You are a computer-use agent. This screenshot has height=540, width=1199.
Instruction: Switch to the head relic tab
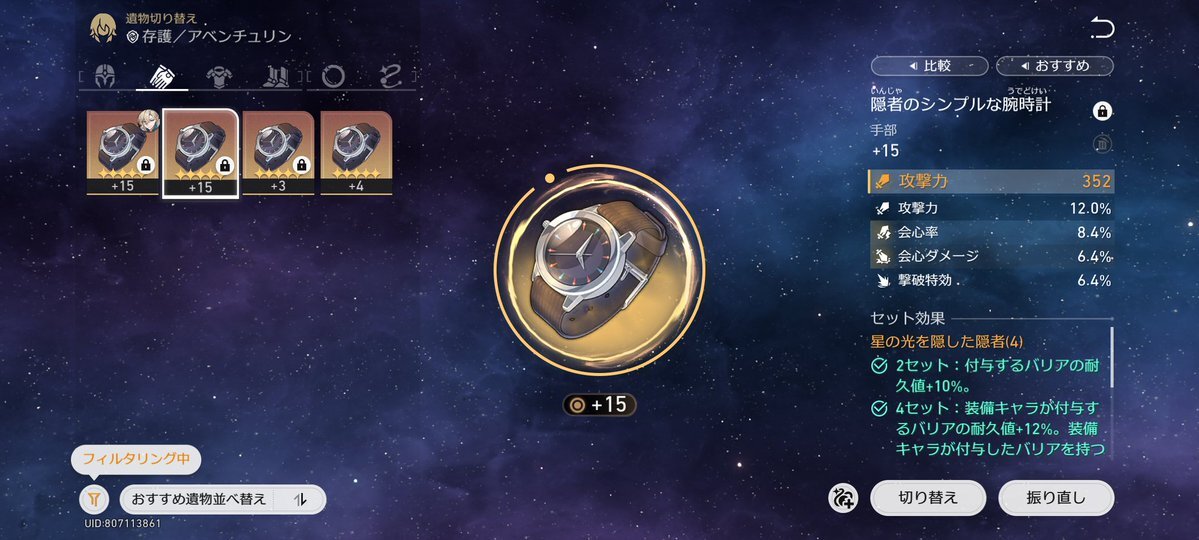click(105, 76)
